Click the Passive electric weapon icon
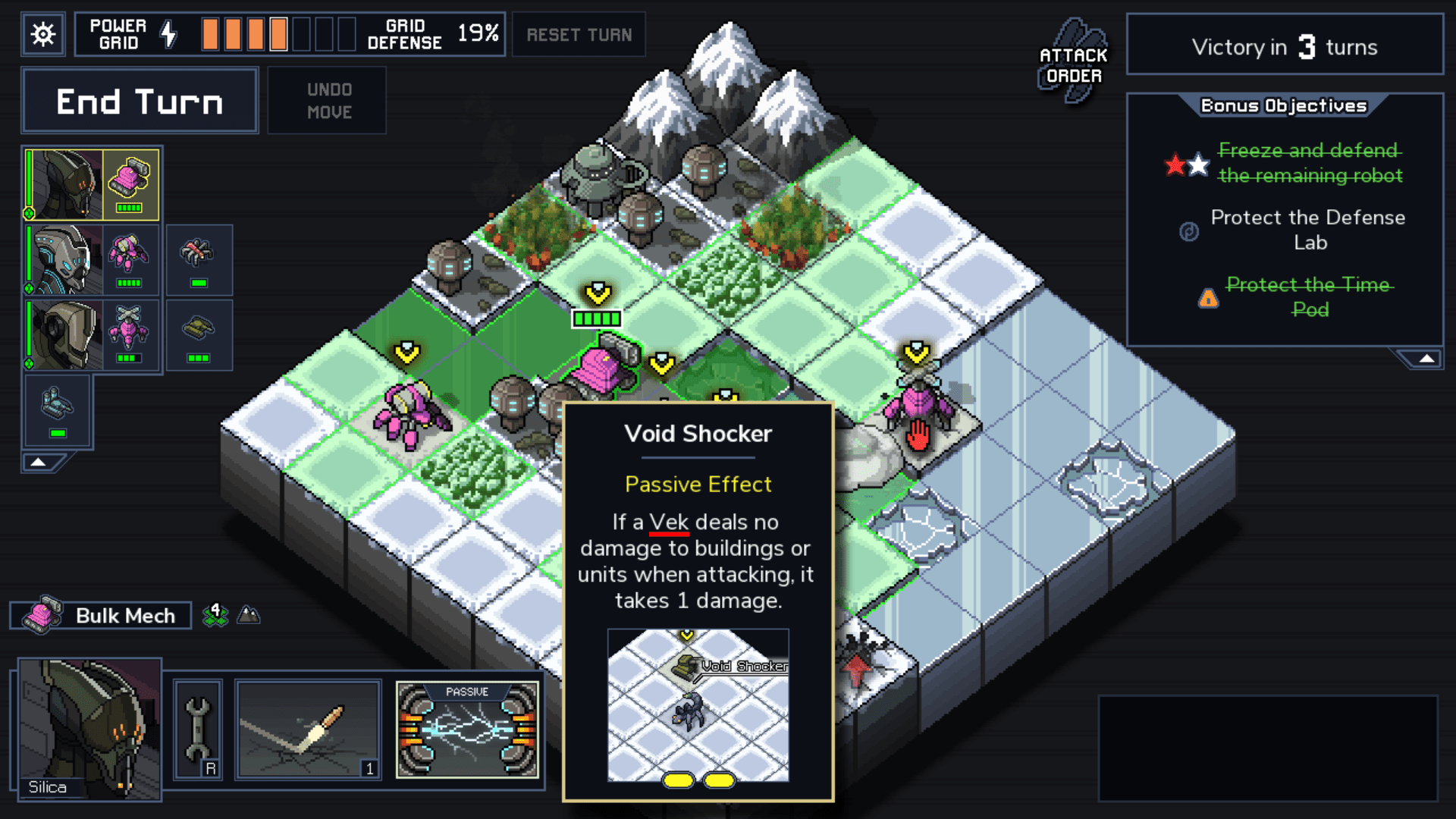The width and height of the screenshot is (1456, 819). [468, 730]
